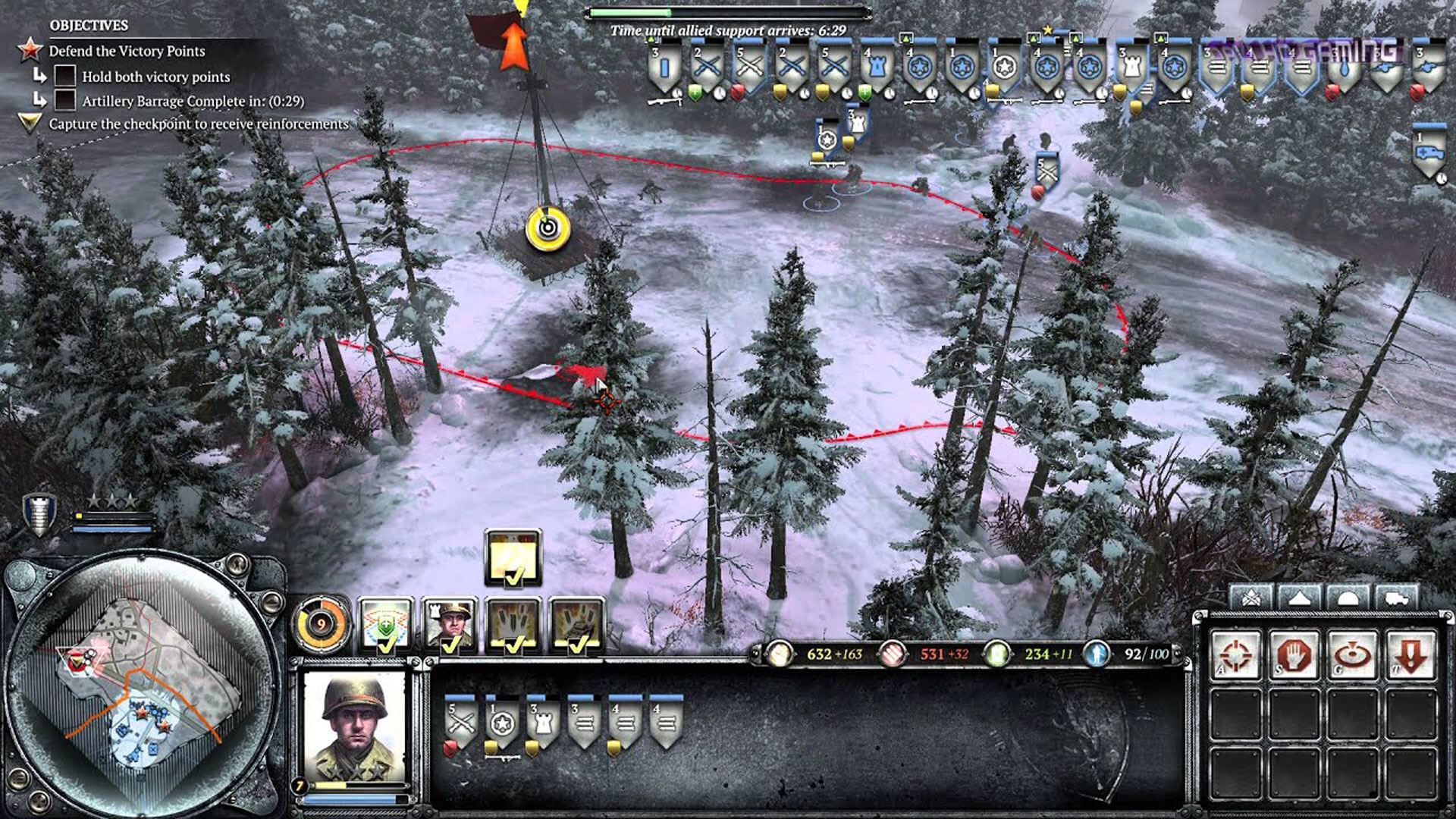This screenshot has width=1456, height=819.
Task: Activate the Attack Ground command
Action: tap(1352, 654)
